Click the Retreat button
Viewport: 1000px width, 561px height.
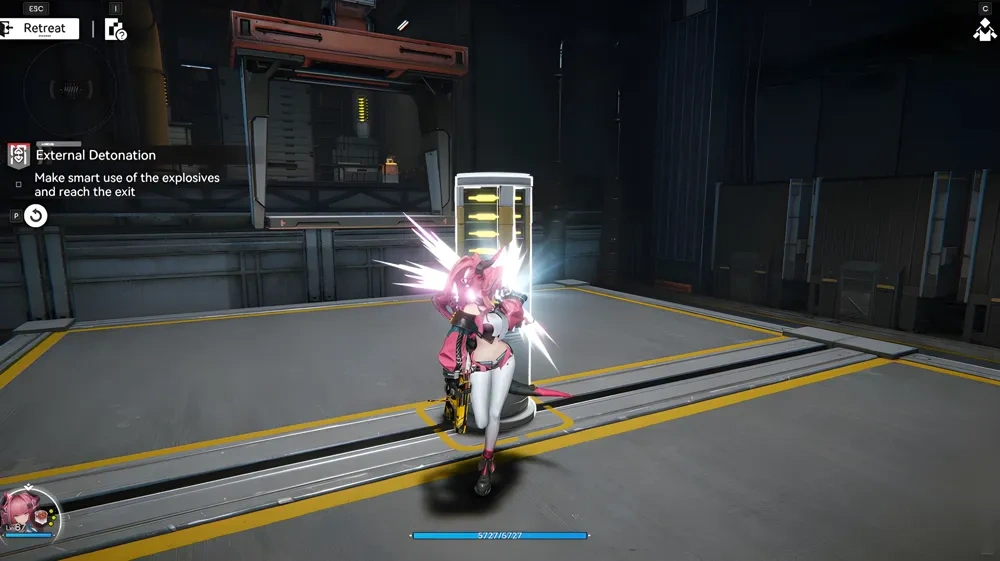(39, 29)
